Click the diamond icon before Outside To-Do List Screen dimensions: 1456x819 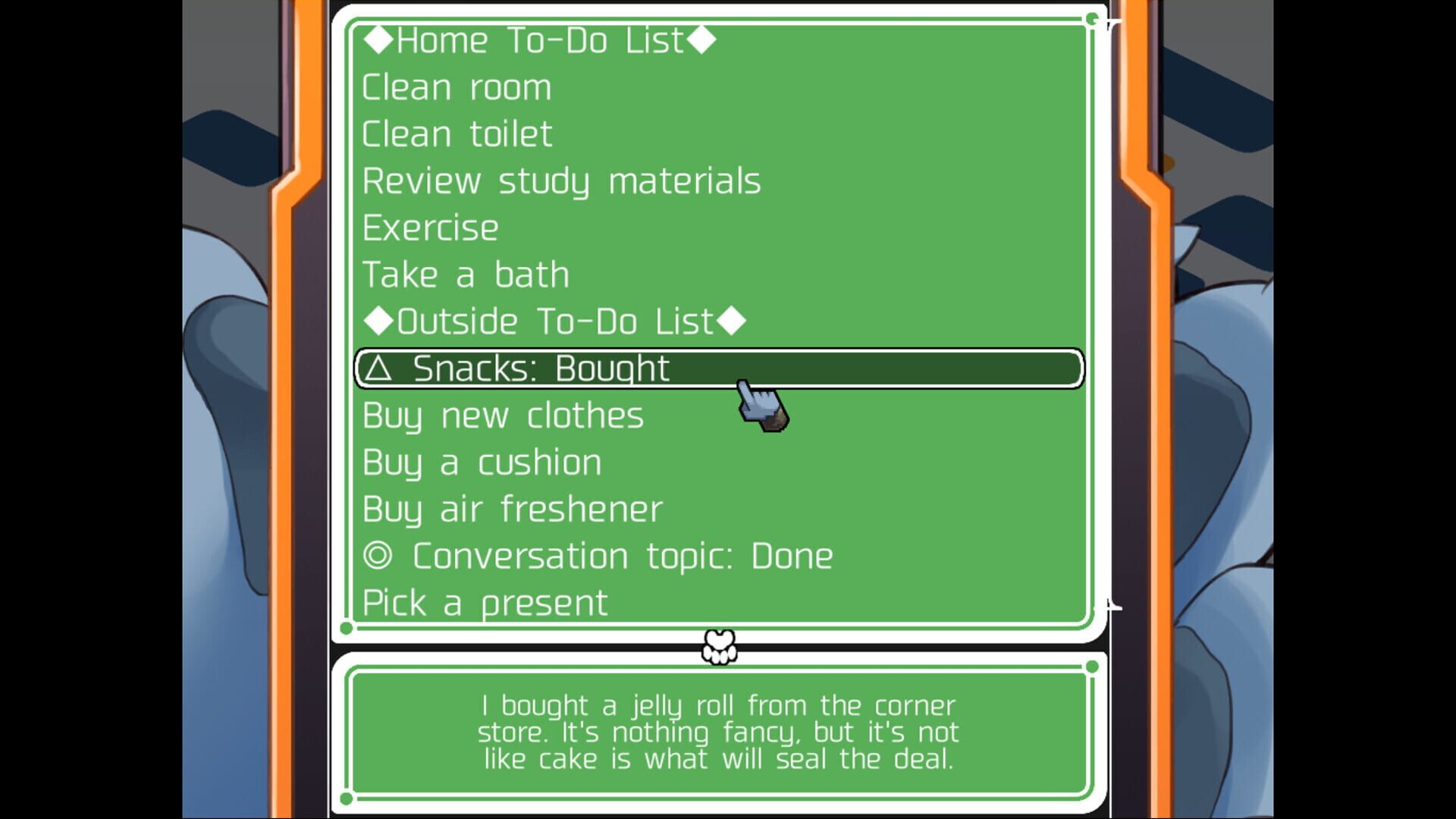click(378, 321)
